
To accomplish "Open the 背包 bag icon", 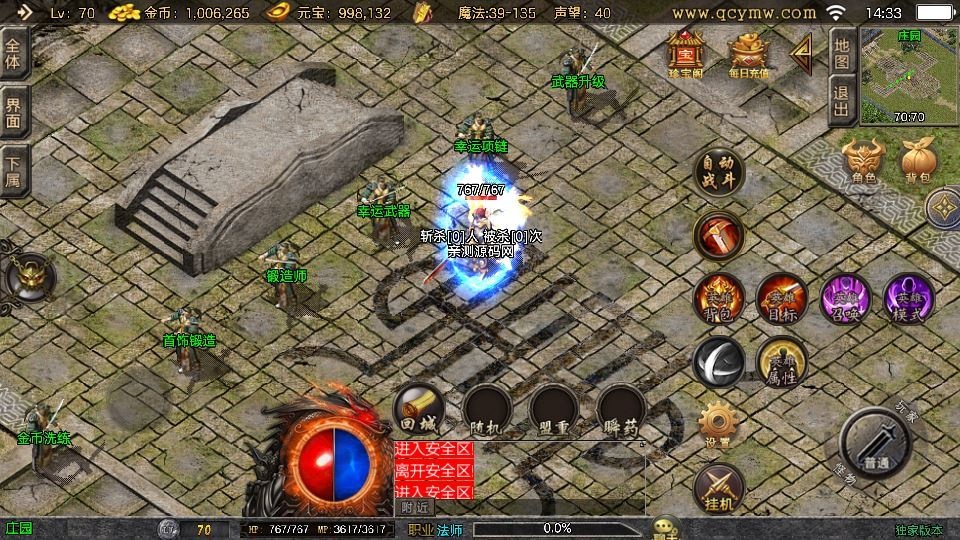I will [x=918, y=161].
